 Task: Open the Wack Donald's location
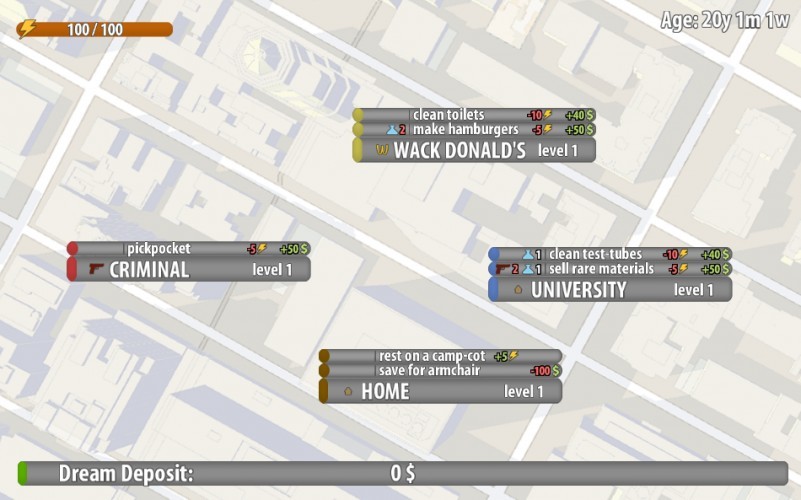474,151
